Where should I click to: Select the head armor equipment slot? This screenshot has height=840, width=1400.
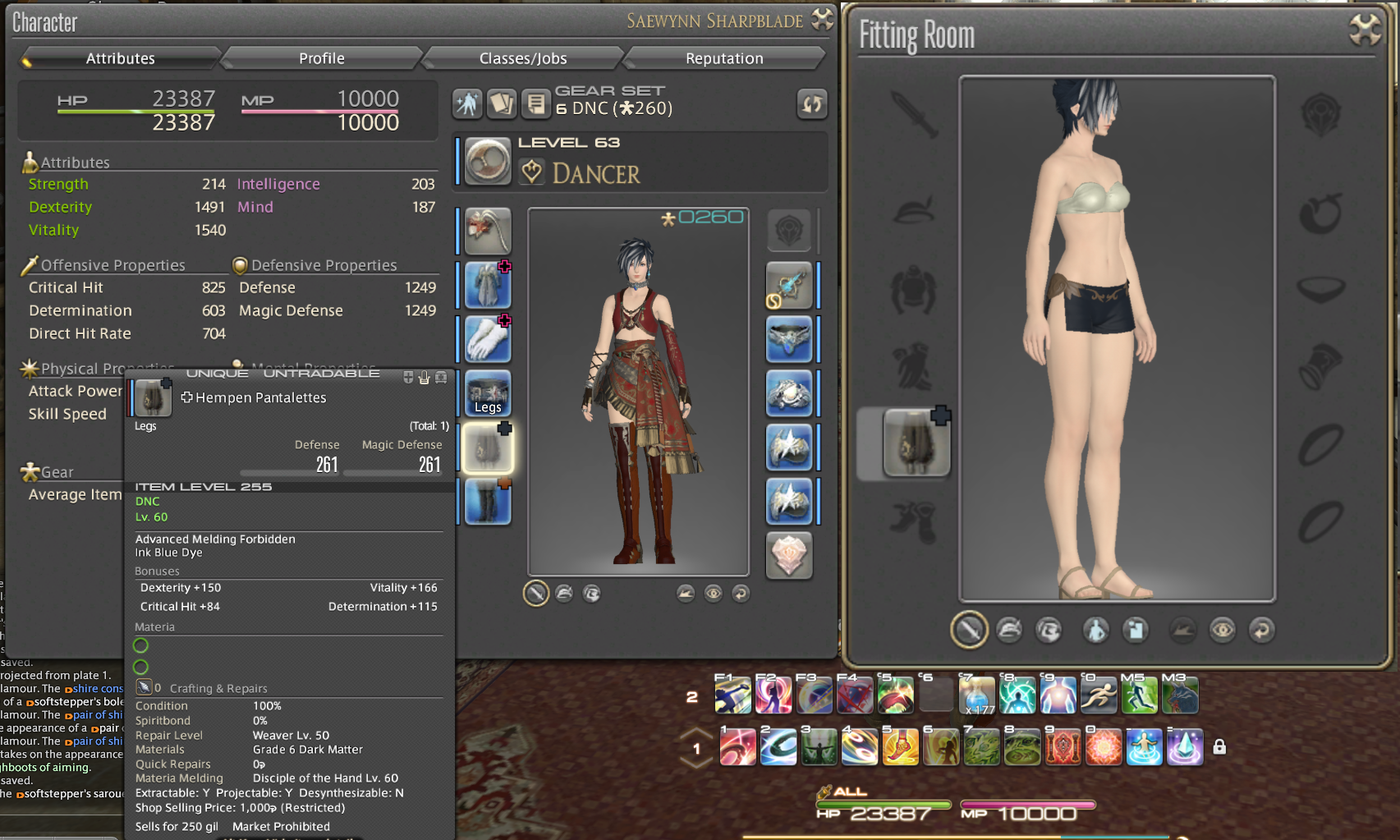pos(488,231)
